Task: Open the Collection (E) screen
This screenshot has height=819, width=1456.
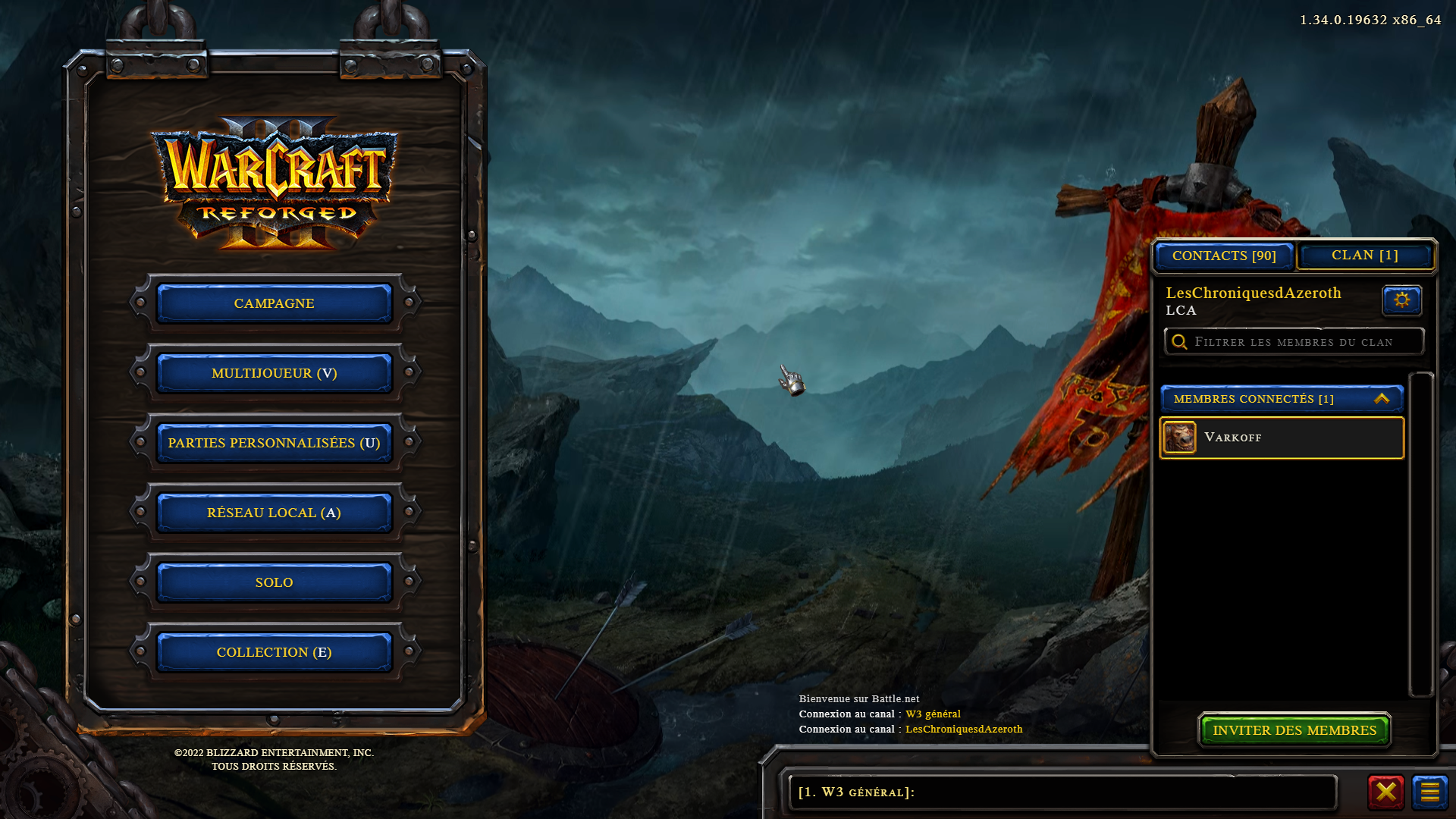Action: click(x=274, y=652)
